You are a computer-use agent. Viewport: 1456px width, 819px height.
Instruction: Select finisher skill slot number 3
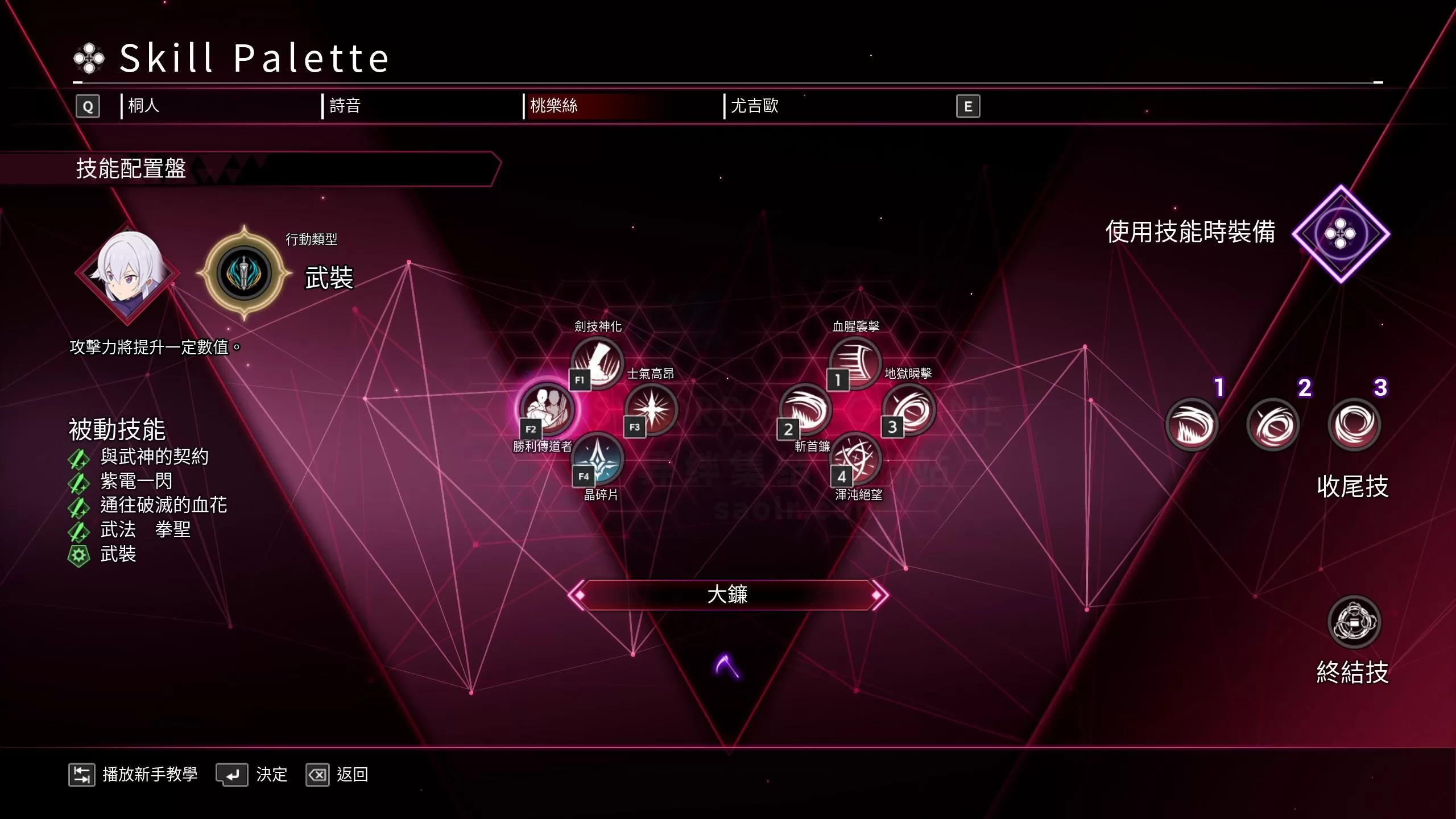[x=1354, y=425]
